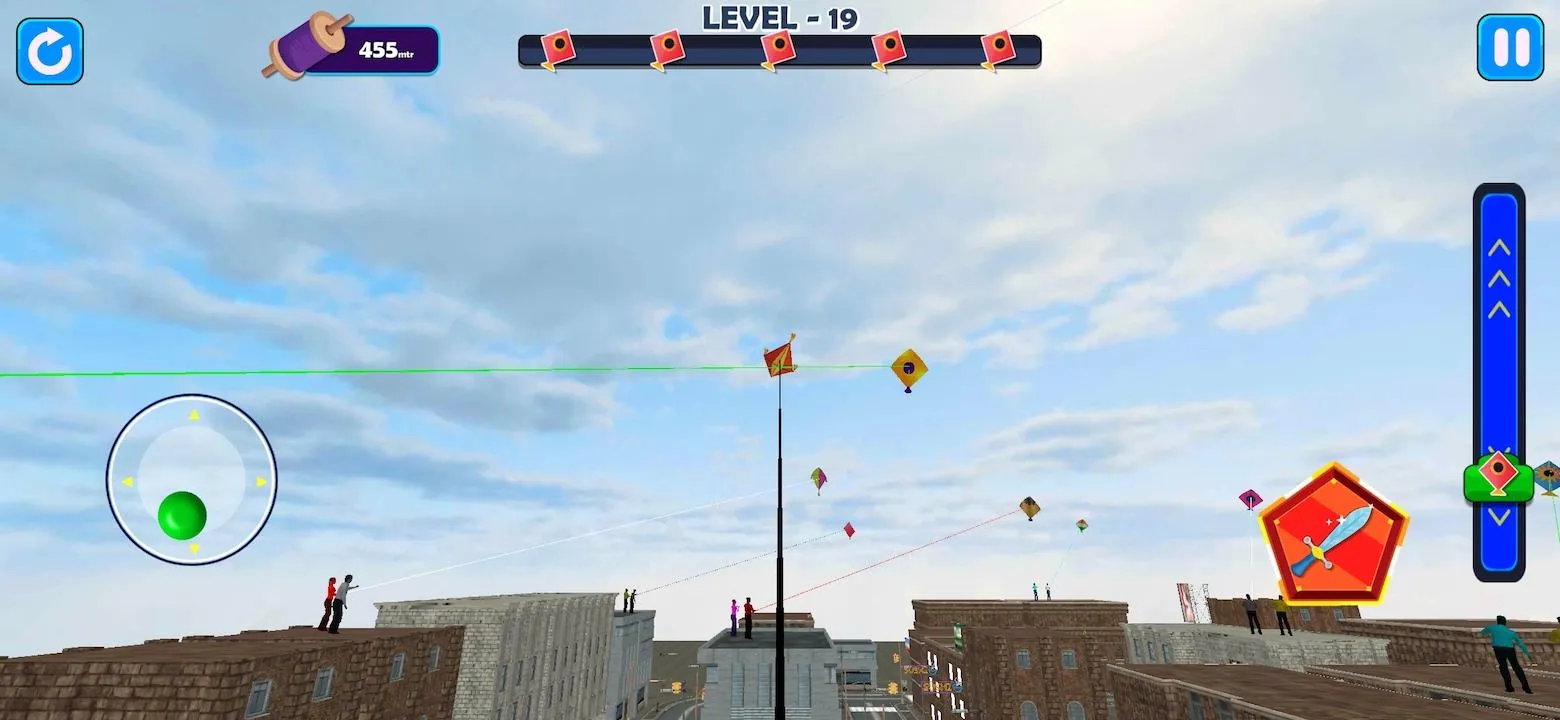Click the LEVEL - 19 title
The height and width of the screenshot is (720, 1560).
click(778, 17)
